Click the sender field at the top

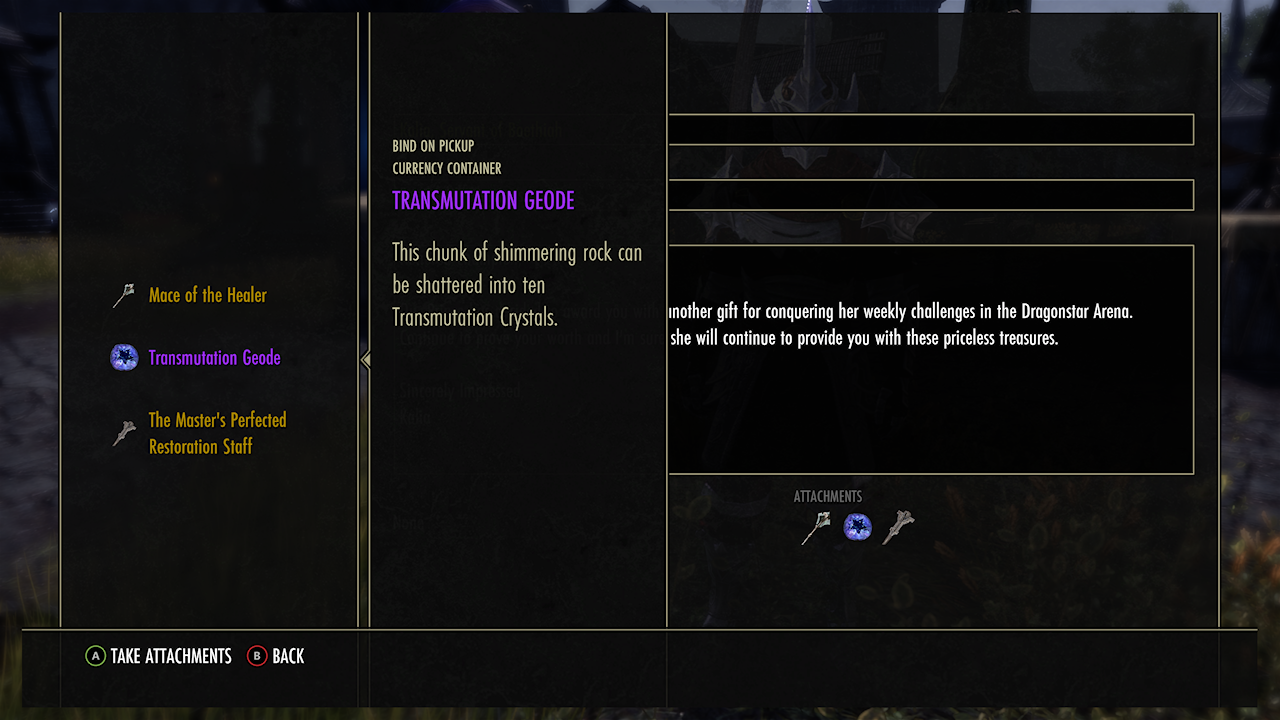(x=930, y=128)
